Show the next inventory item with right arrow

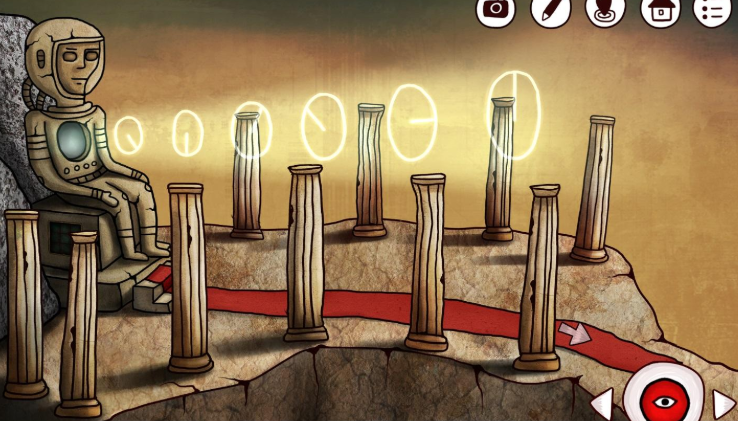(x=723, y=405)
